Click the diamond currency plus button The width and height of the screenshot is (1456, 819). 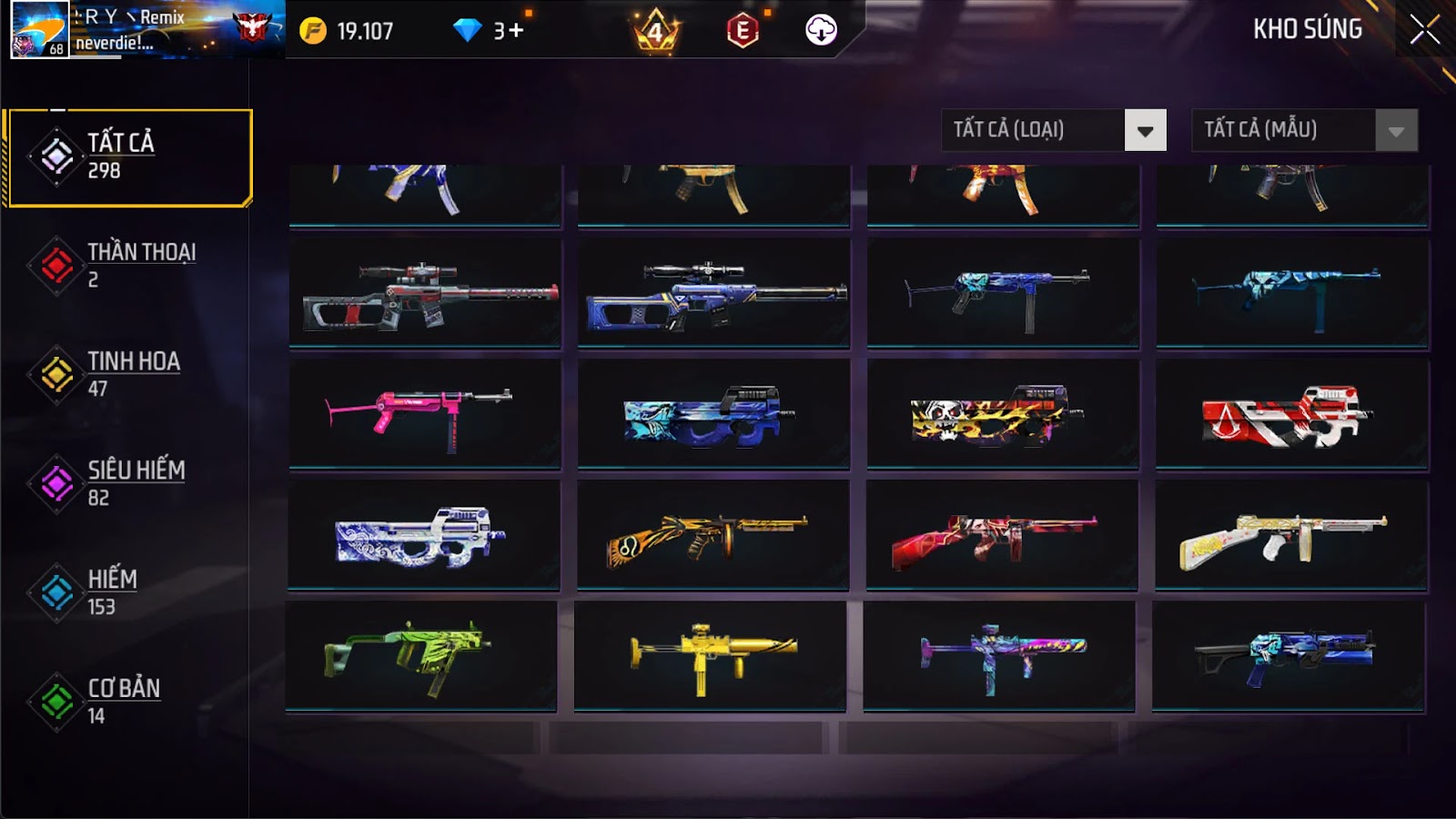click(x=516, y=31)
